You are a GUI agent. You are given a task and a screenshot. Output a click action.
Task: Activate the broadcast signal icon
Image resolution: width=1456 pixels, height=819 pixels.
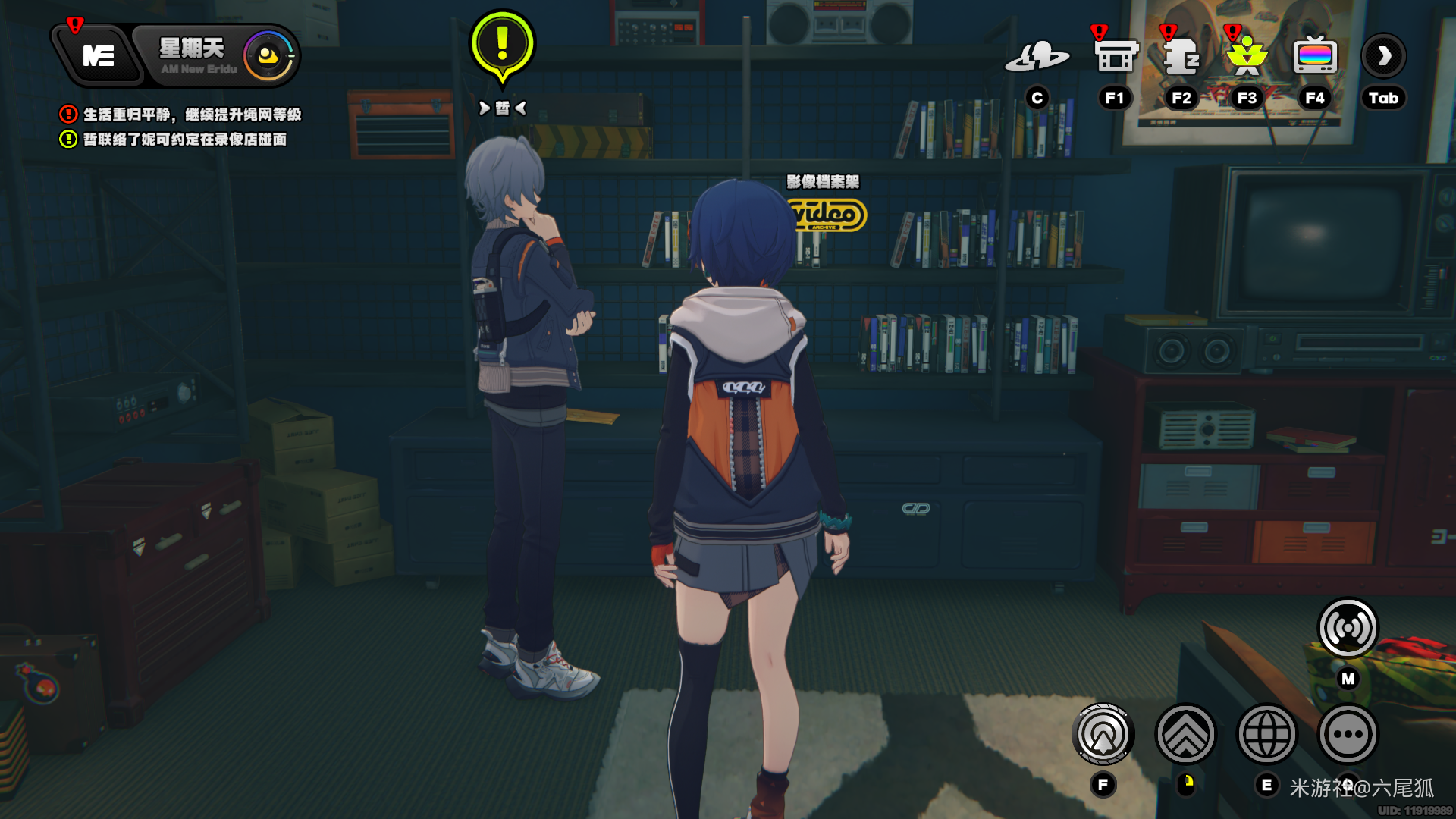pyautogui.click(x=1348, y=628)
